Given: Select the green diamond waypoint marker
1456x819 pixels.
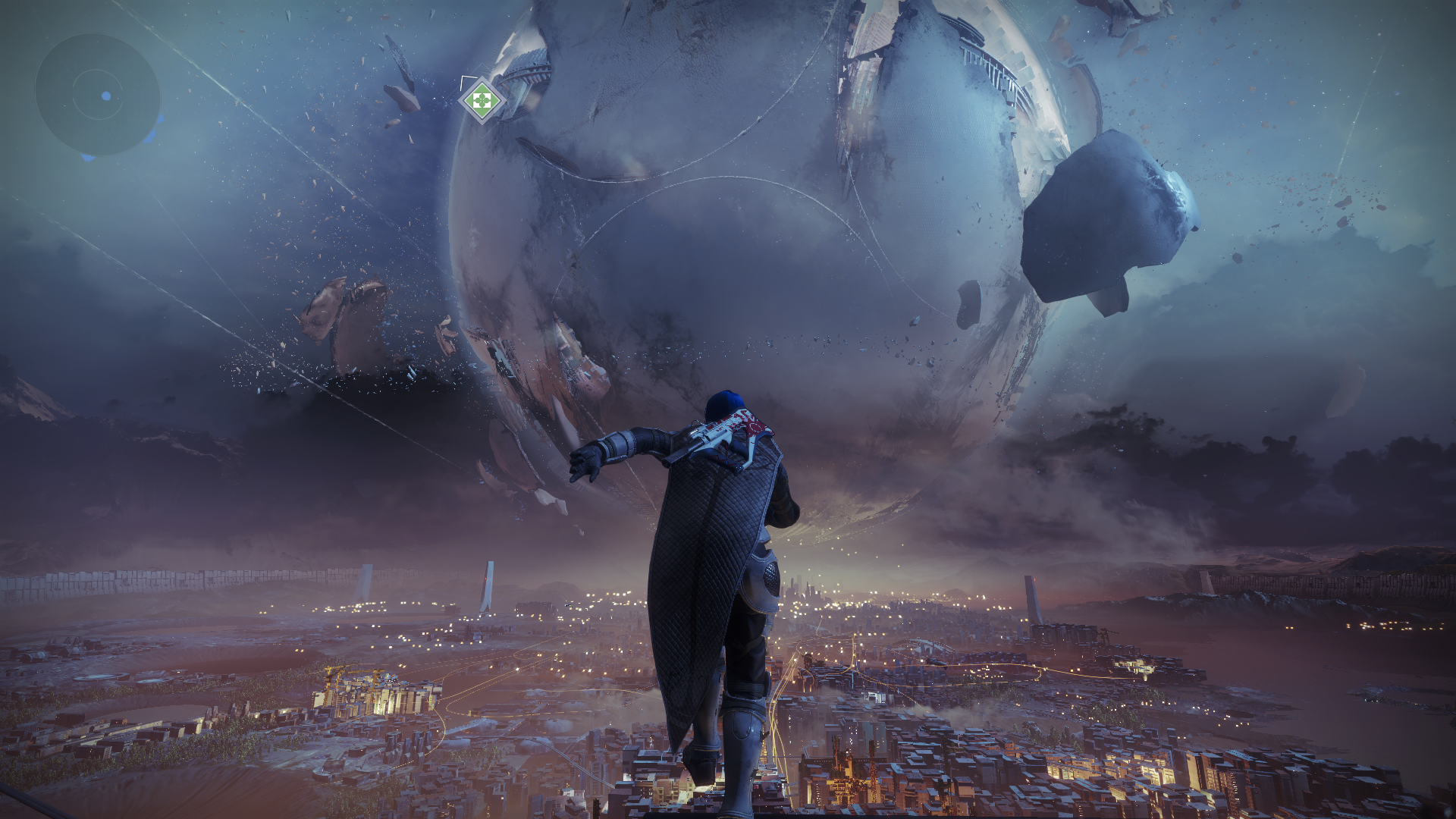Looking at the screenshot, I should [x=481, y=99].
